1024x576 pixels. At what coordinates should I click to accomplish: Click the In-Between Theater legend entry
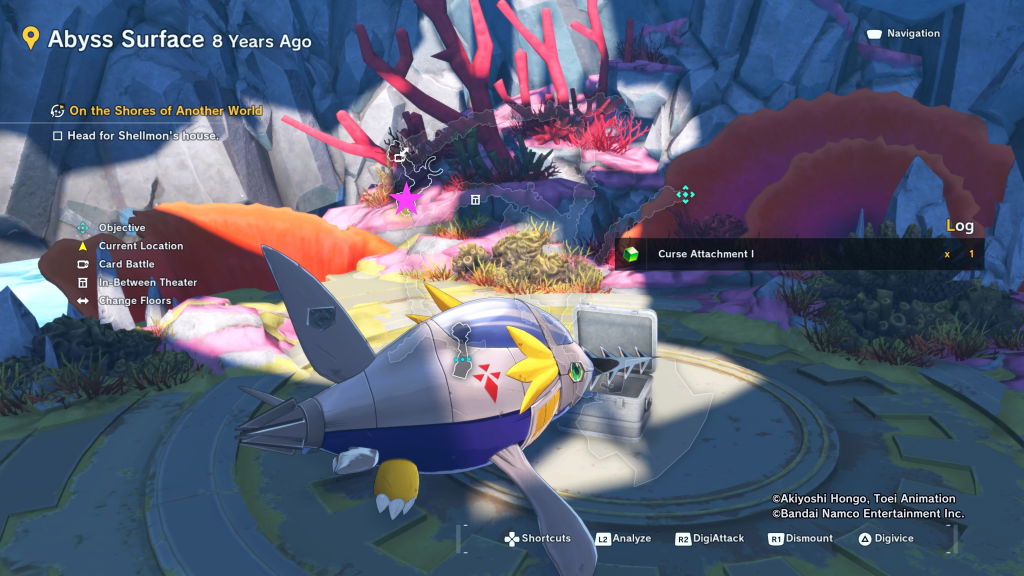pos(147,283)
